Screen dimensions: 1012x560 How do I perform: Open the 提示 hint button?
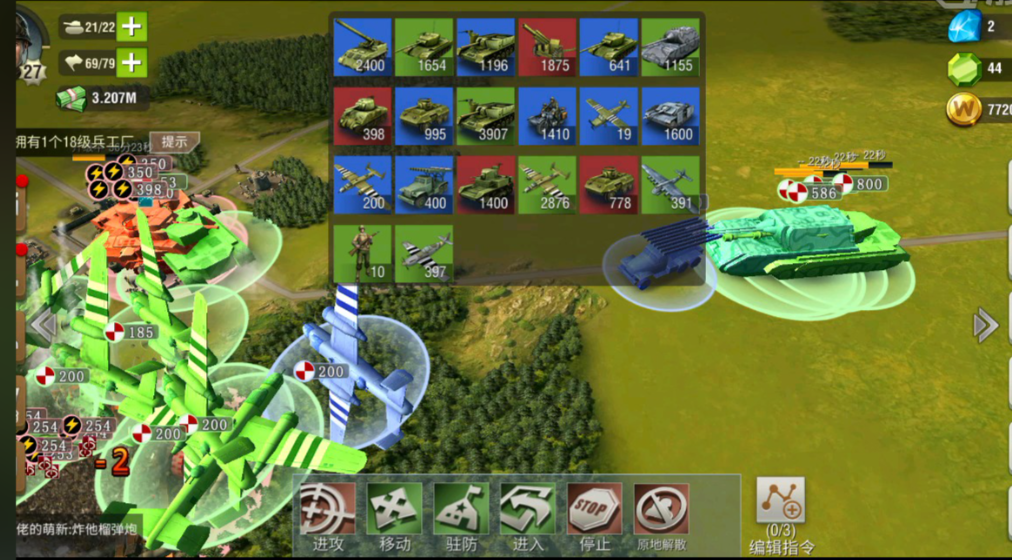click(x=174, y=142)
